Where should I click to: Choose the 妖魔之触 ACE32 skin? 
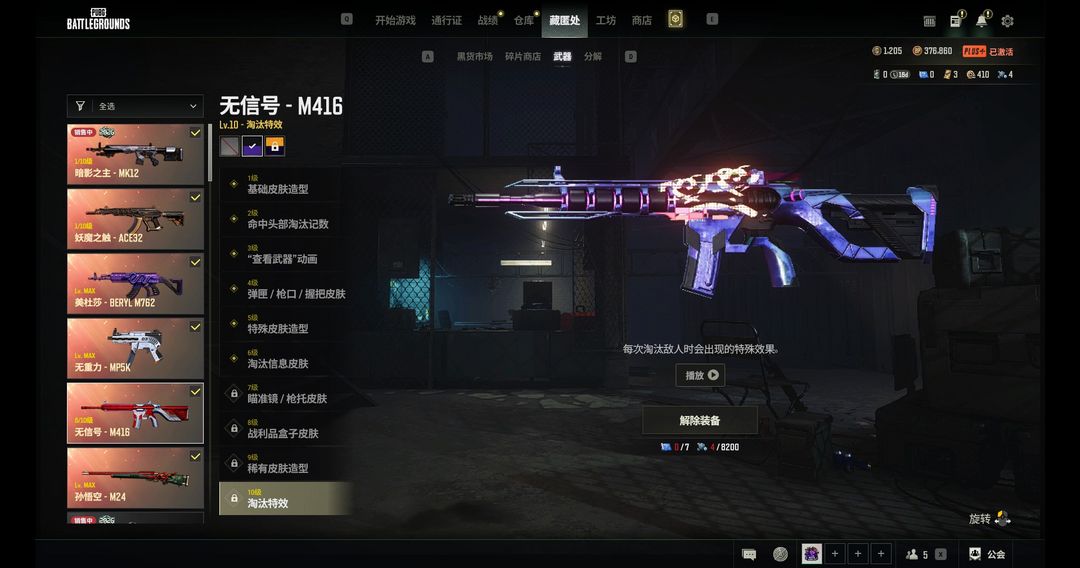(135, 218)
